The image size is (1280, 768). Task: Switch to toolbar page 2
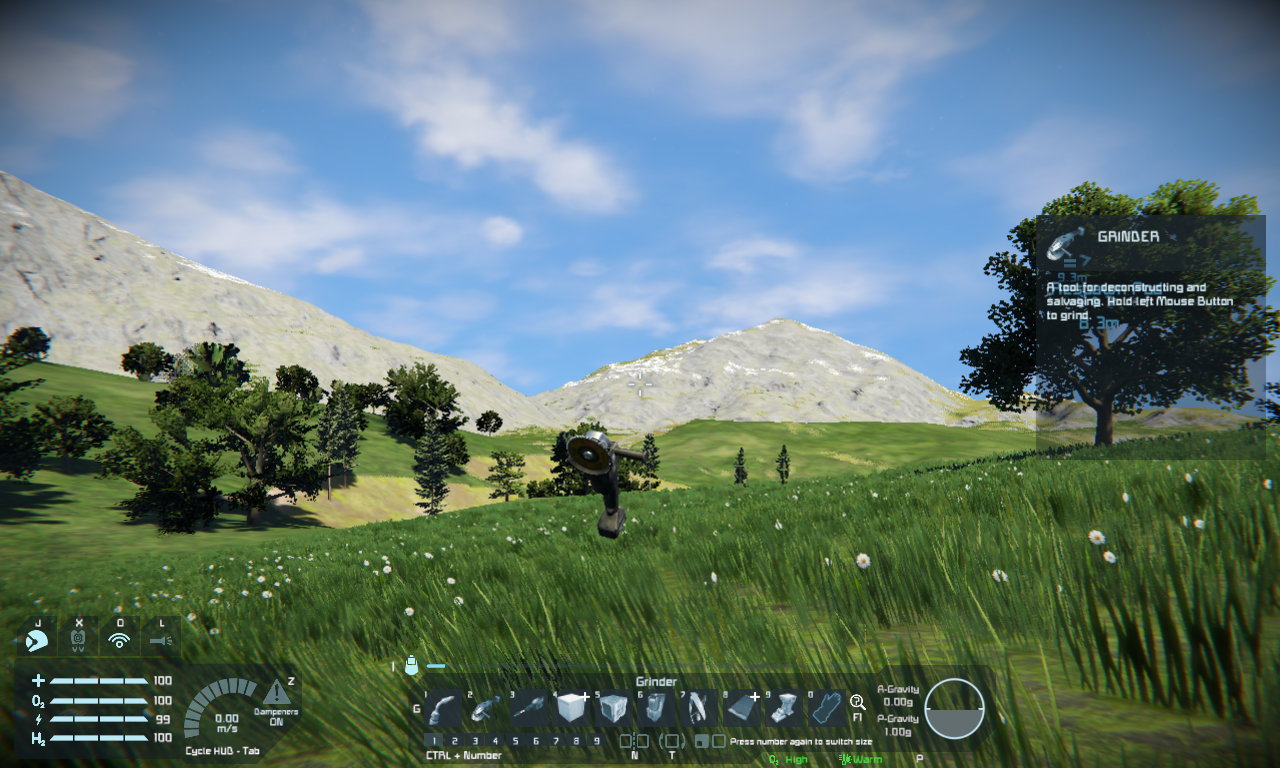tap(454, 741)
